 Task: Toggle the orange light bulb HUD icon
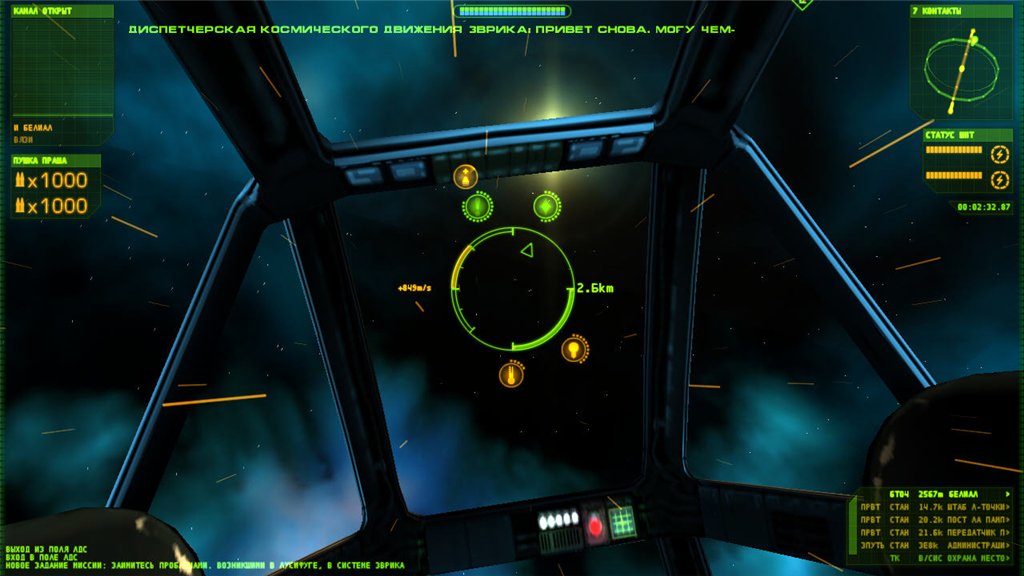click(x=573, y=349)
